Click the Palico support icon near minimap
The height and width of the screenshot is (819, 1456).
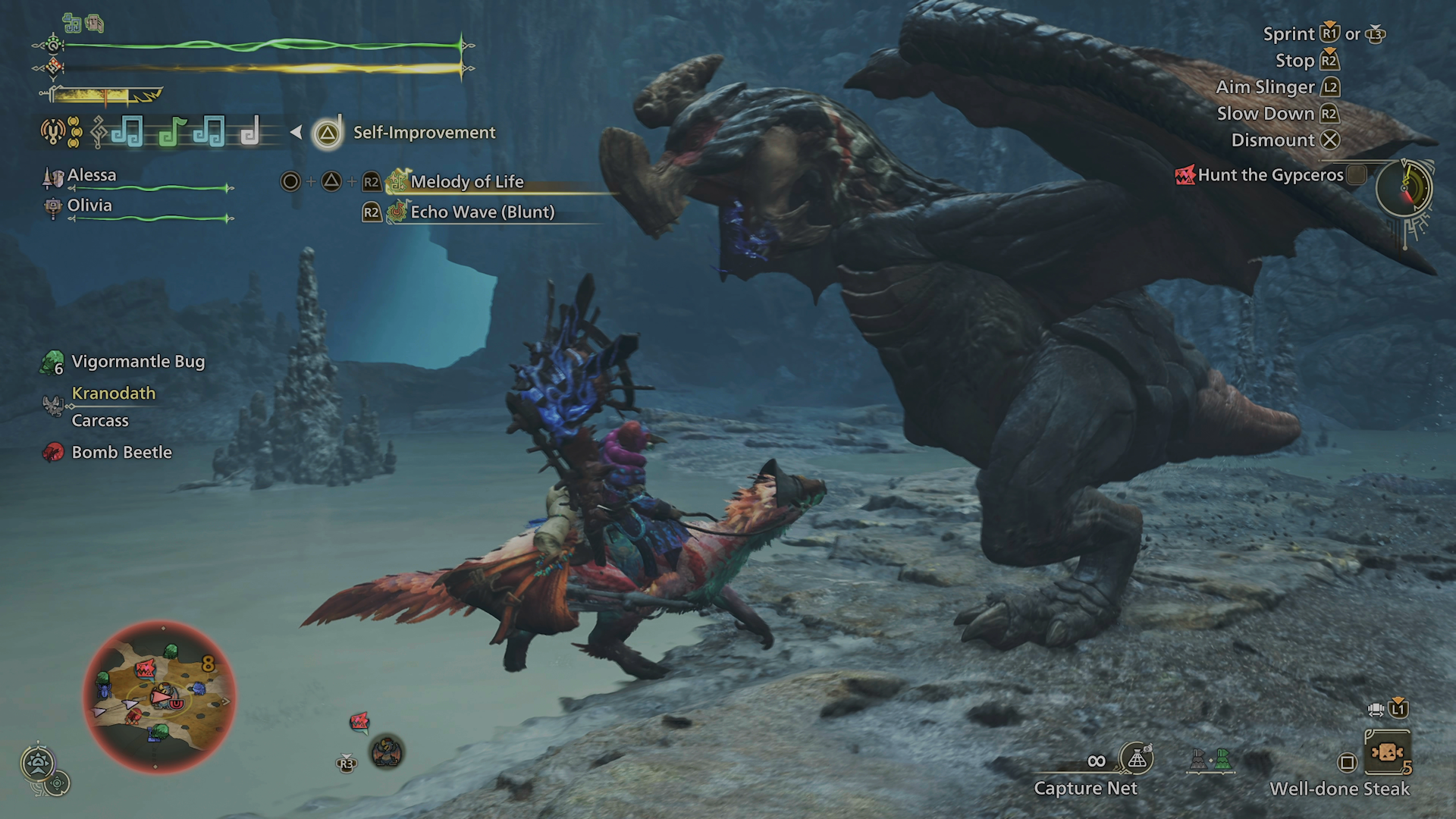tap(387, 752)
